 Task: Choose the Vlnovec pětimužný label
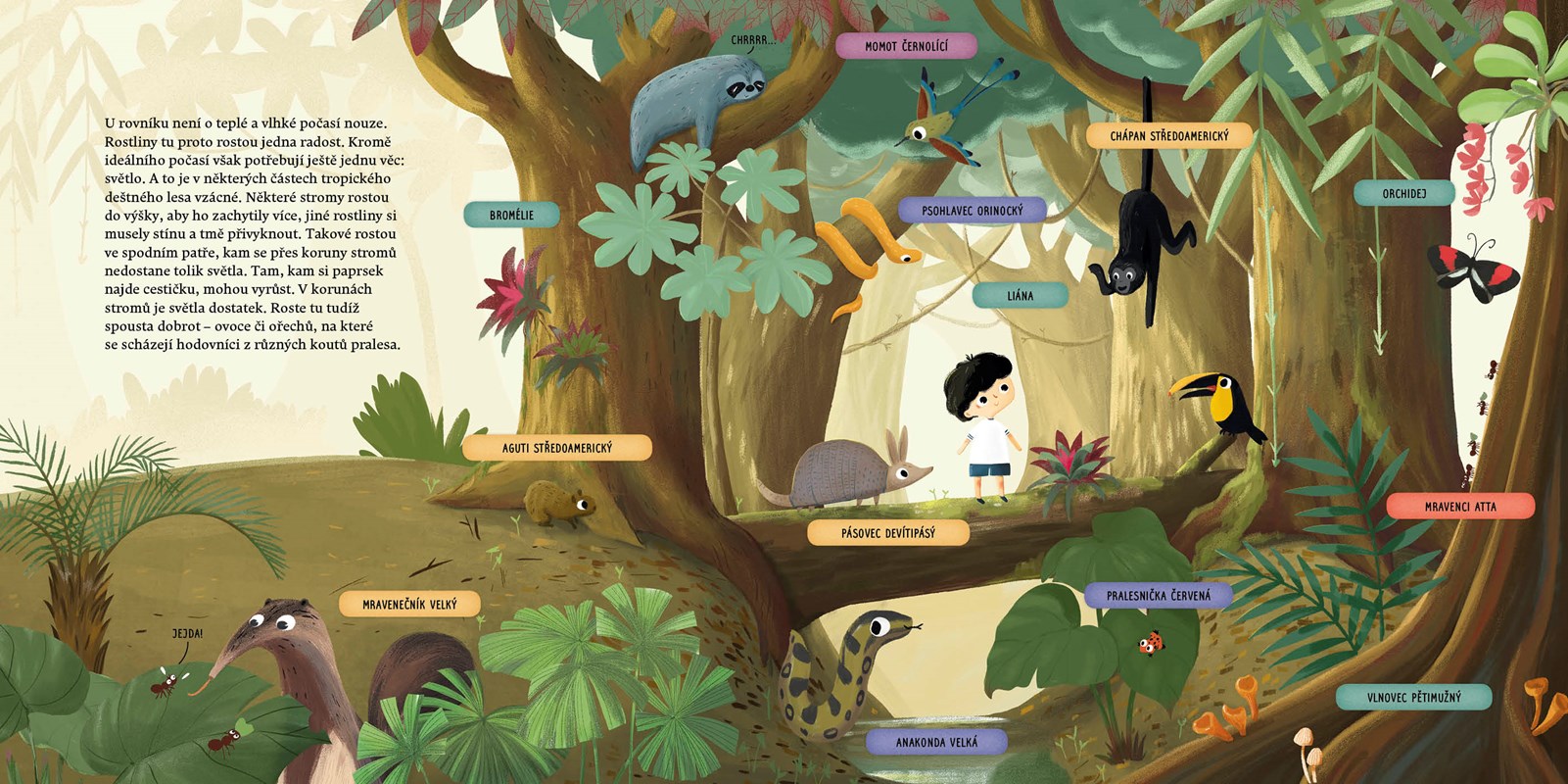tap(1413, 698)
